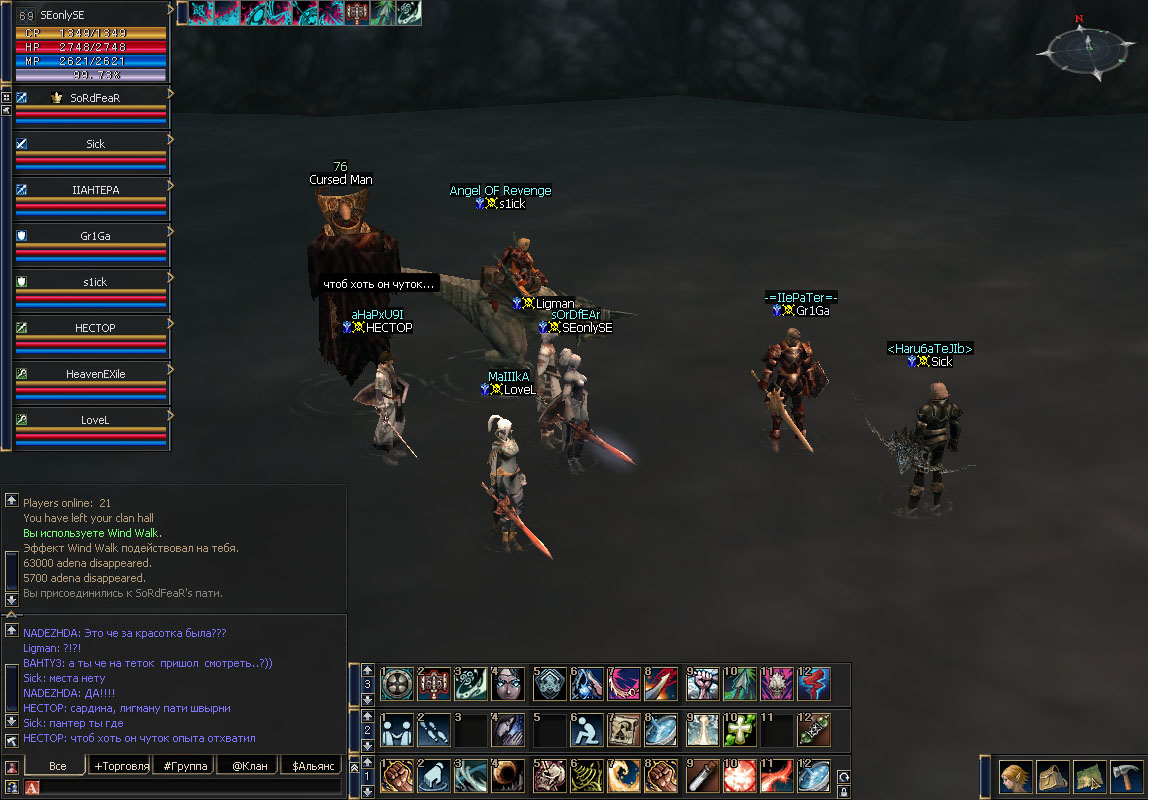This screenshot has width=1152, height=800.
Task: Use the potion vial in bottom hotbar
Action: click(x=701, y=776)
